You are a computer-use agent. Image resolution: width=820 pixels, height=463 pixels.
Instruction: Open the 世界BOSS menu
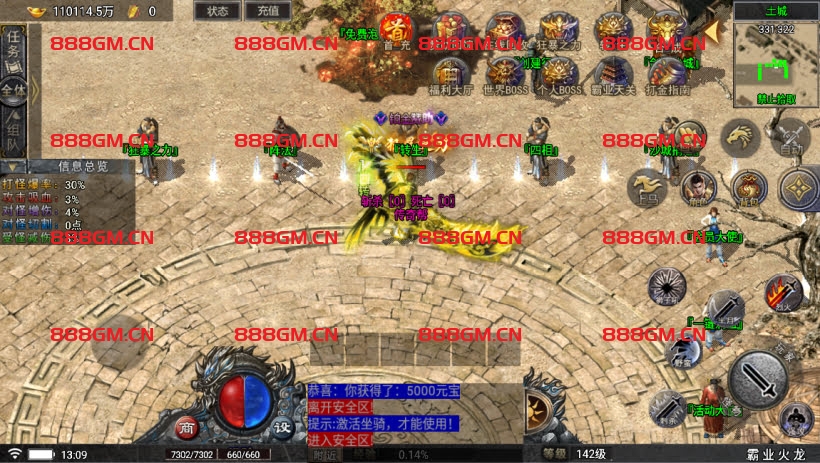pos(503,74)
